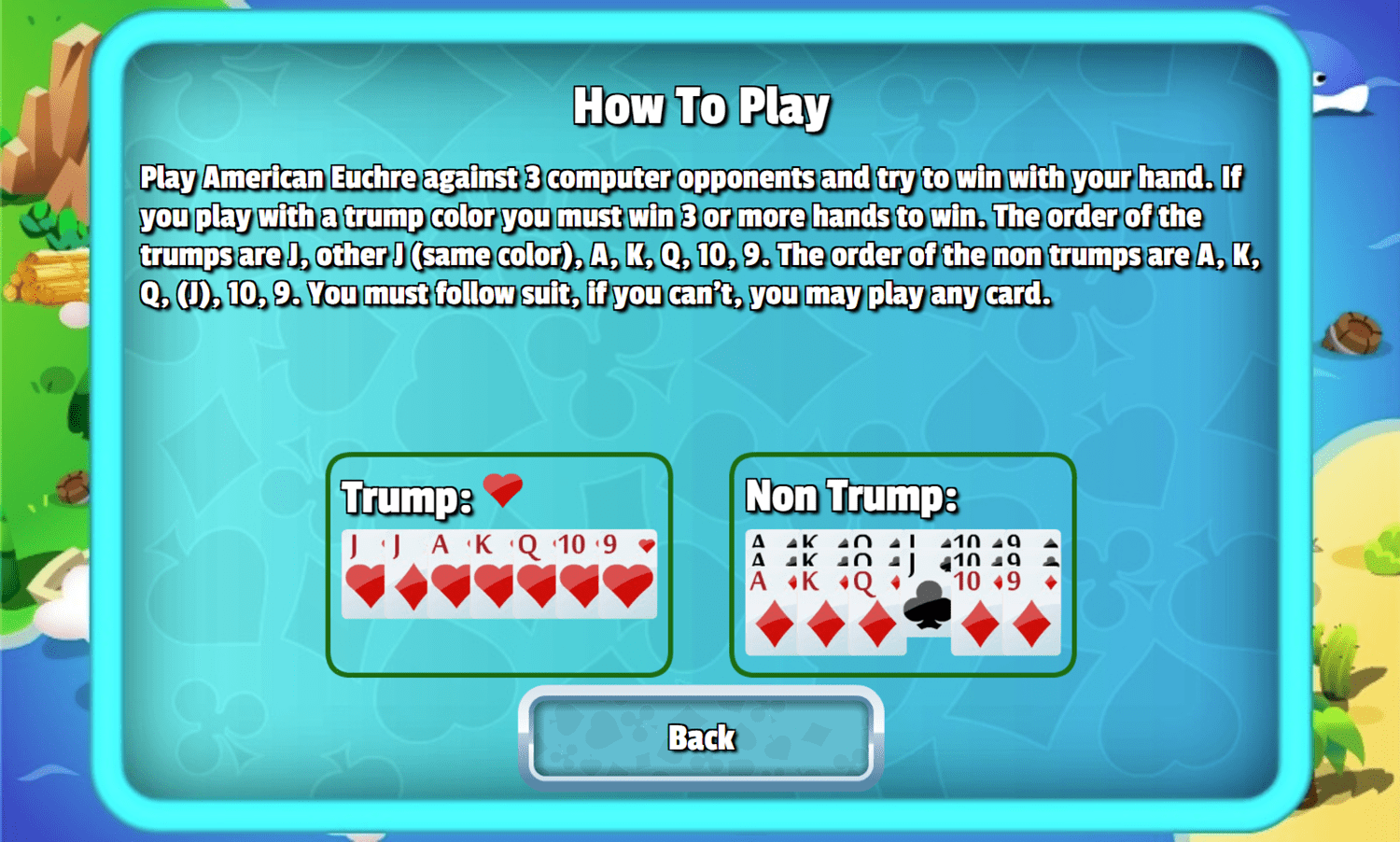Viewport: 1400px width, 842px height.
Task: Click the How To Play heading
Action: coord(703,105)
